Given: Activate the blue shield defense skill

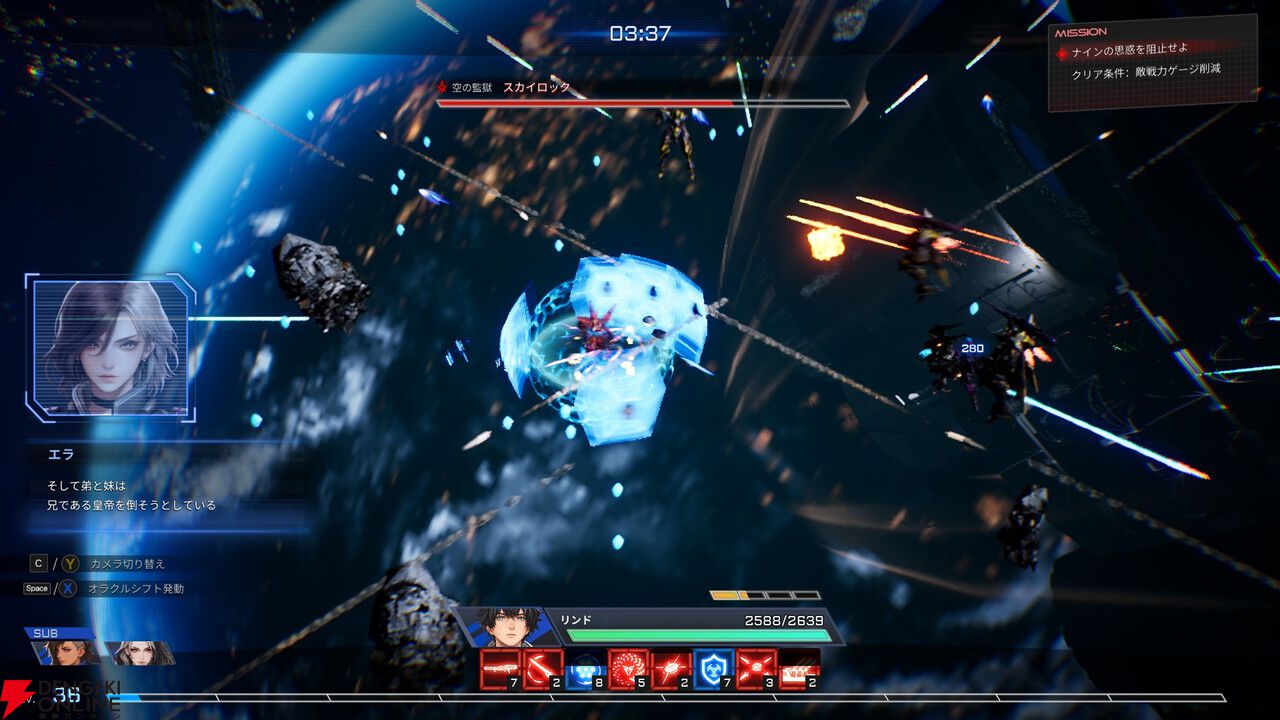Looking at the screenshot, I should pyautogui.click(x=714, y=669).
